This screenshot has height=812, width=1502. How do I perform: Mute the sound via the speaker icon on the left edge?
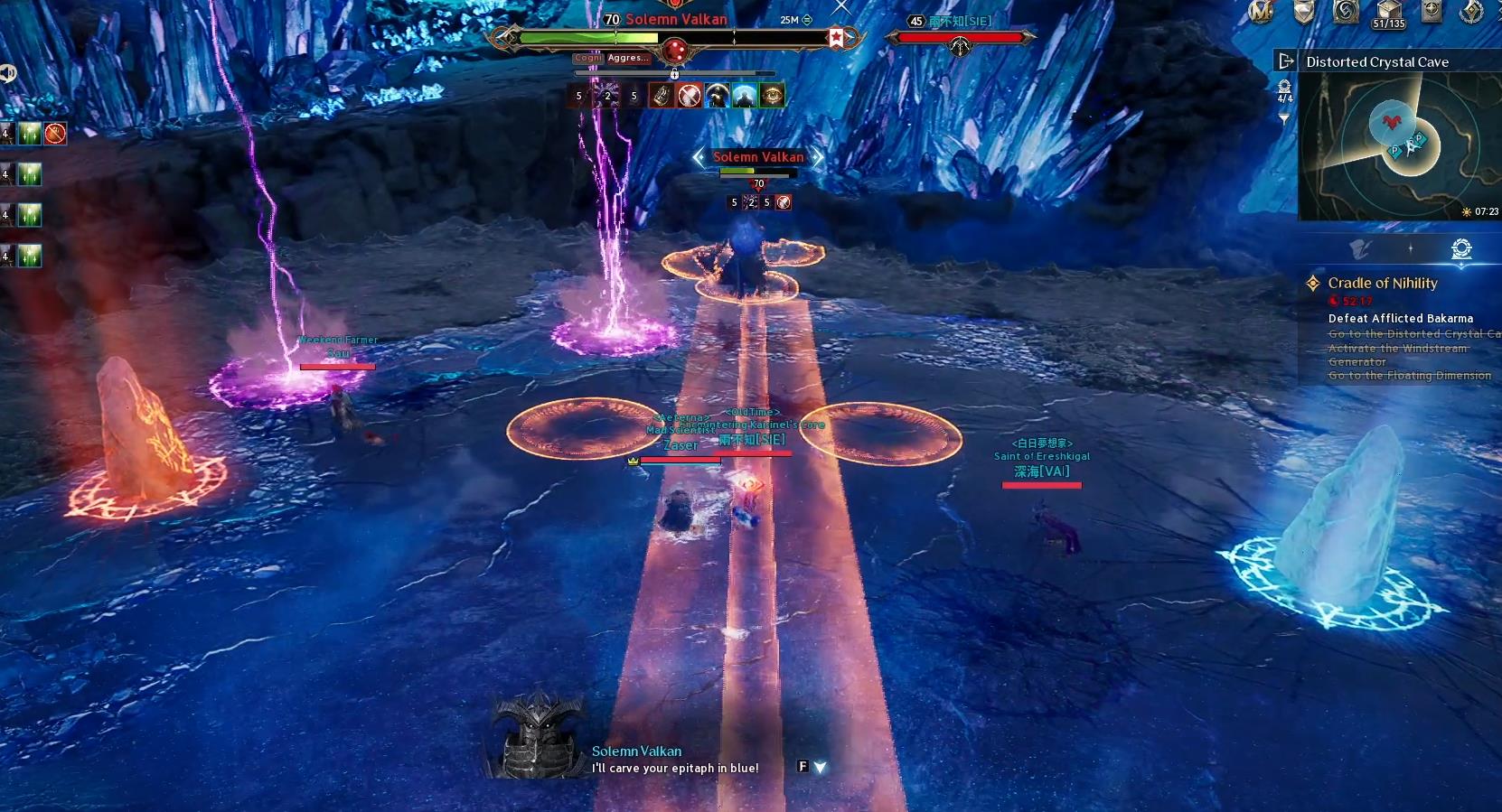click(x=9, y=70)
